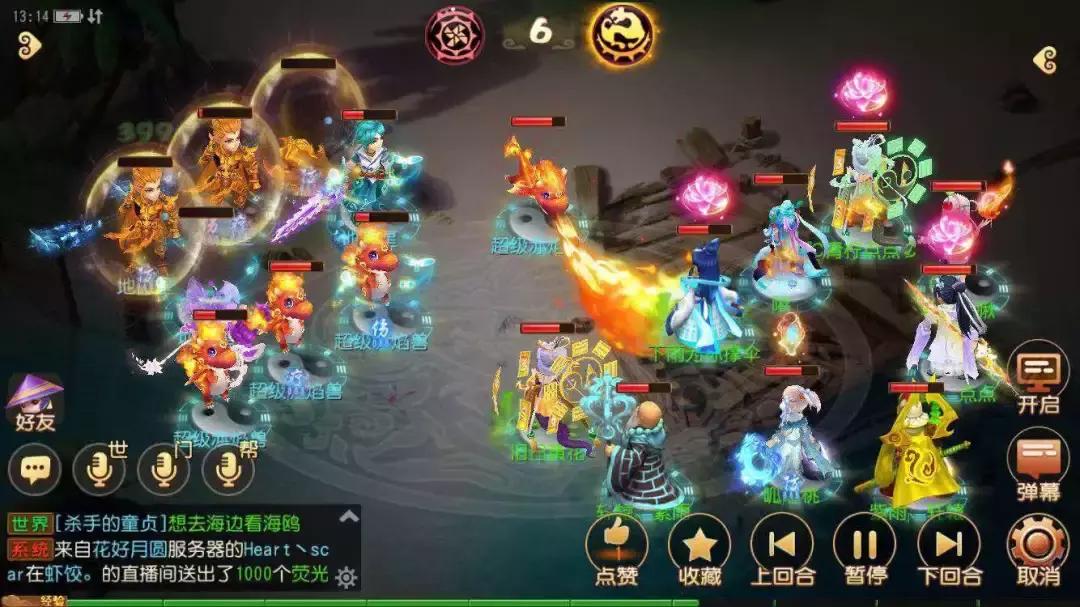Open the chat speech-bubble button
This screenshot has height=607, width=1080.
[35, 468]
